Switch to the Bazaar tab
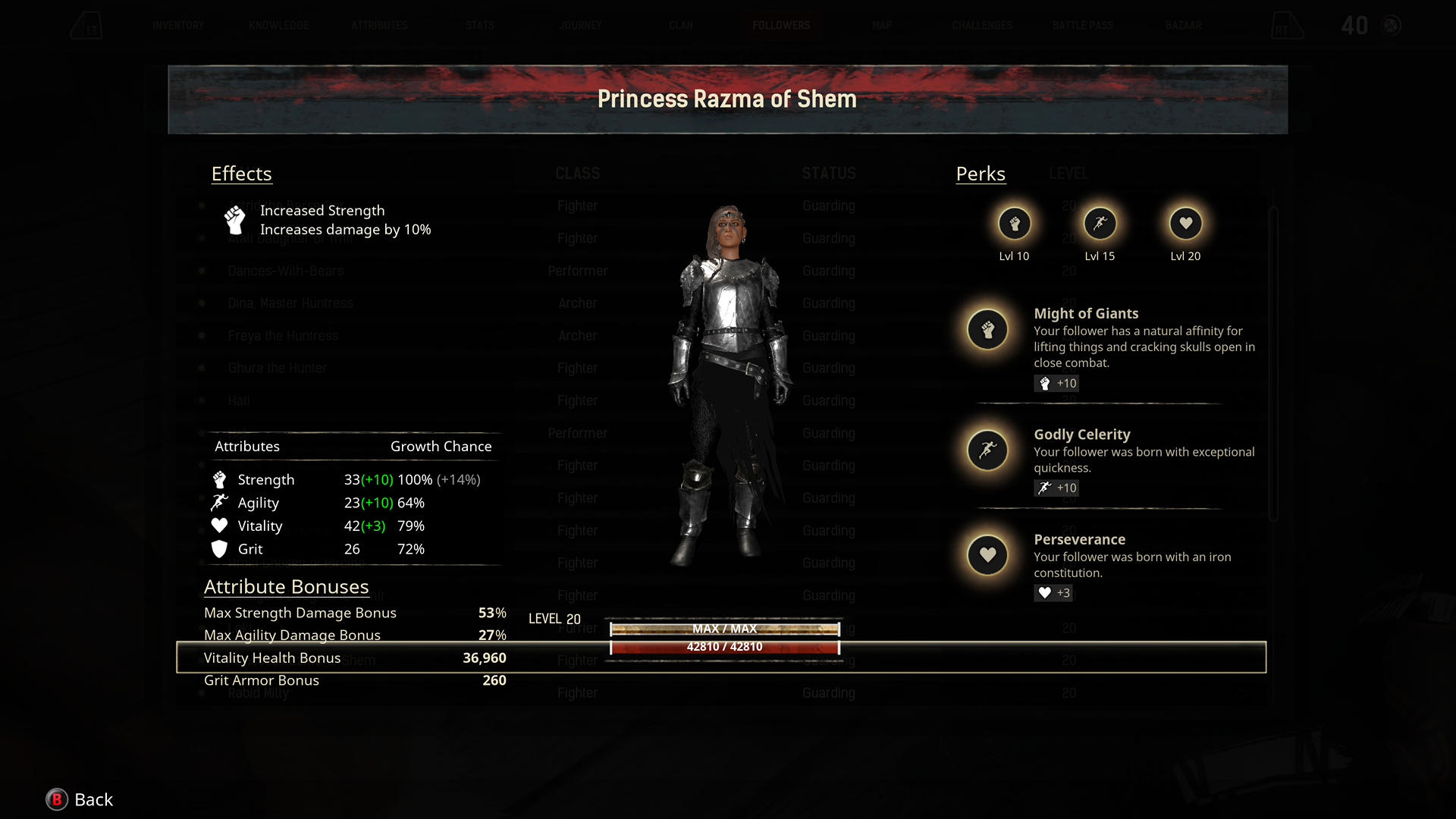 1183,25
